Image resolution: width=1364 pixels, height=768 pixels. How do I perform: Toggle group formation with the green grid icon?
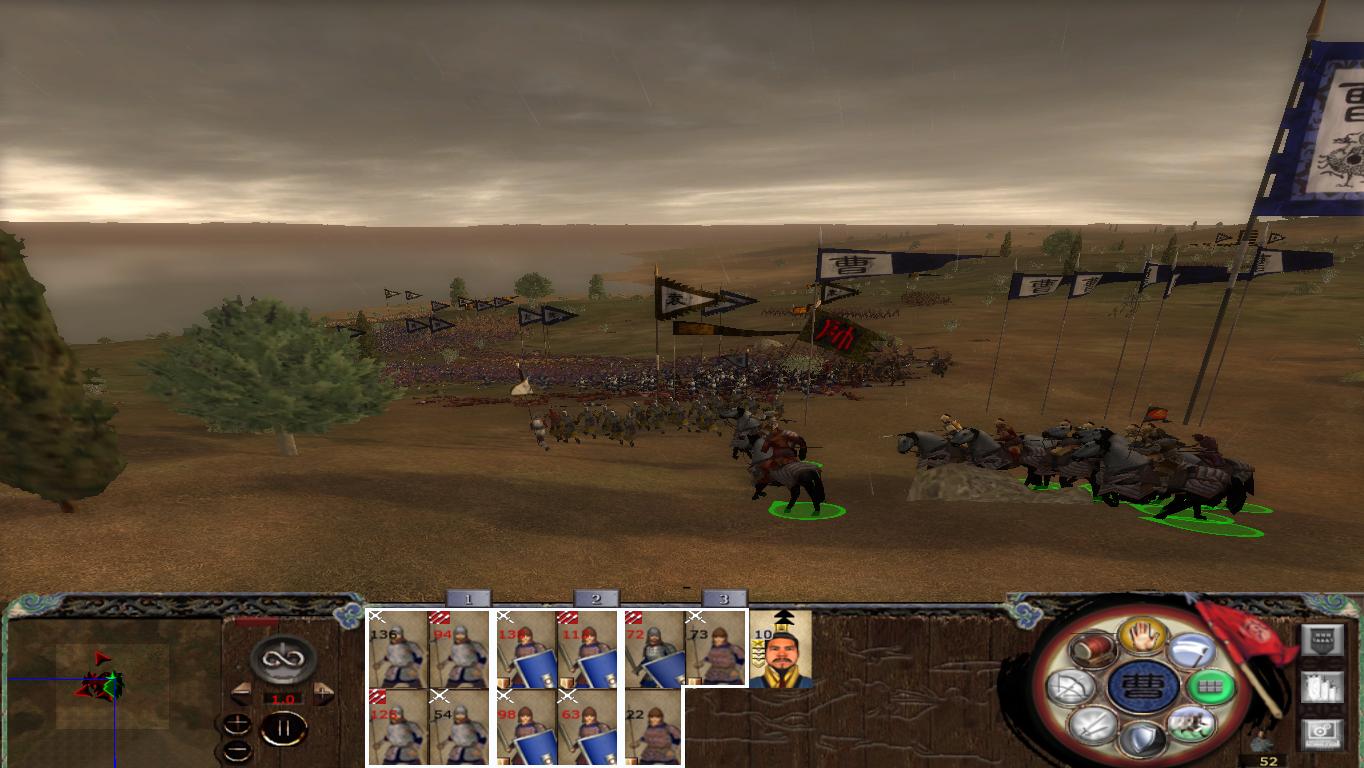point(1211,686)
